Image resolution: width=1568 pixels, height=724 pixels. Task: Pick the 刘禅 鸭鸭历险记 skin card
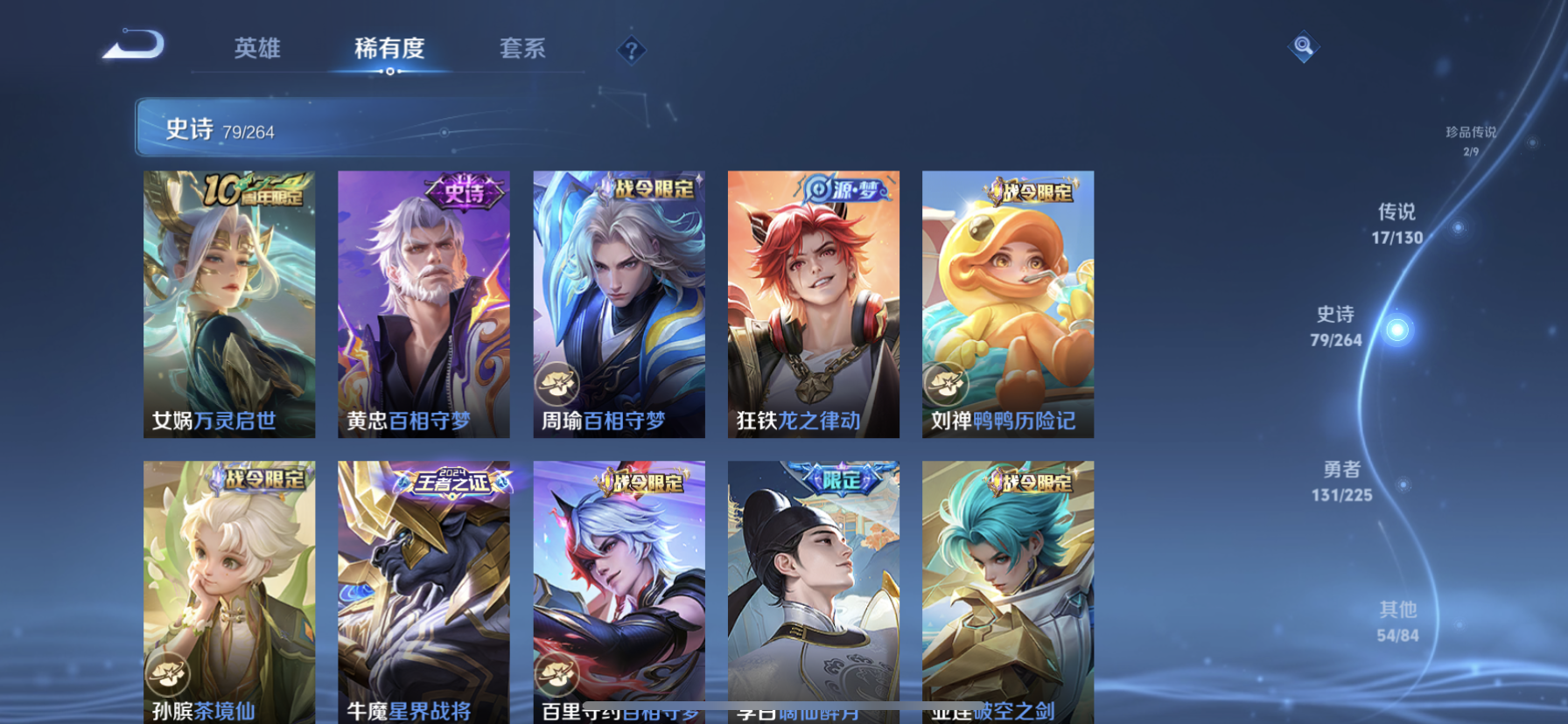[1007, 303]
